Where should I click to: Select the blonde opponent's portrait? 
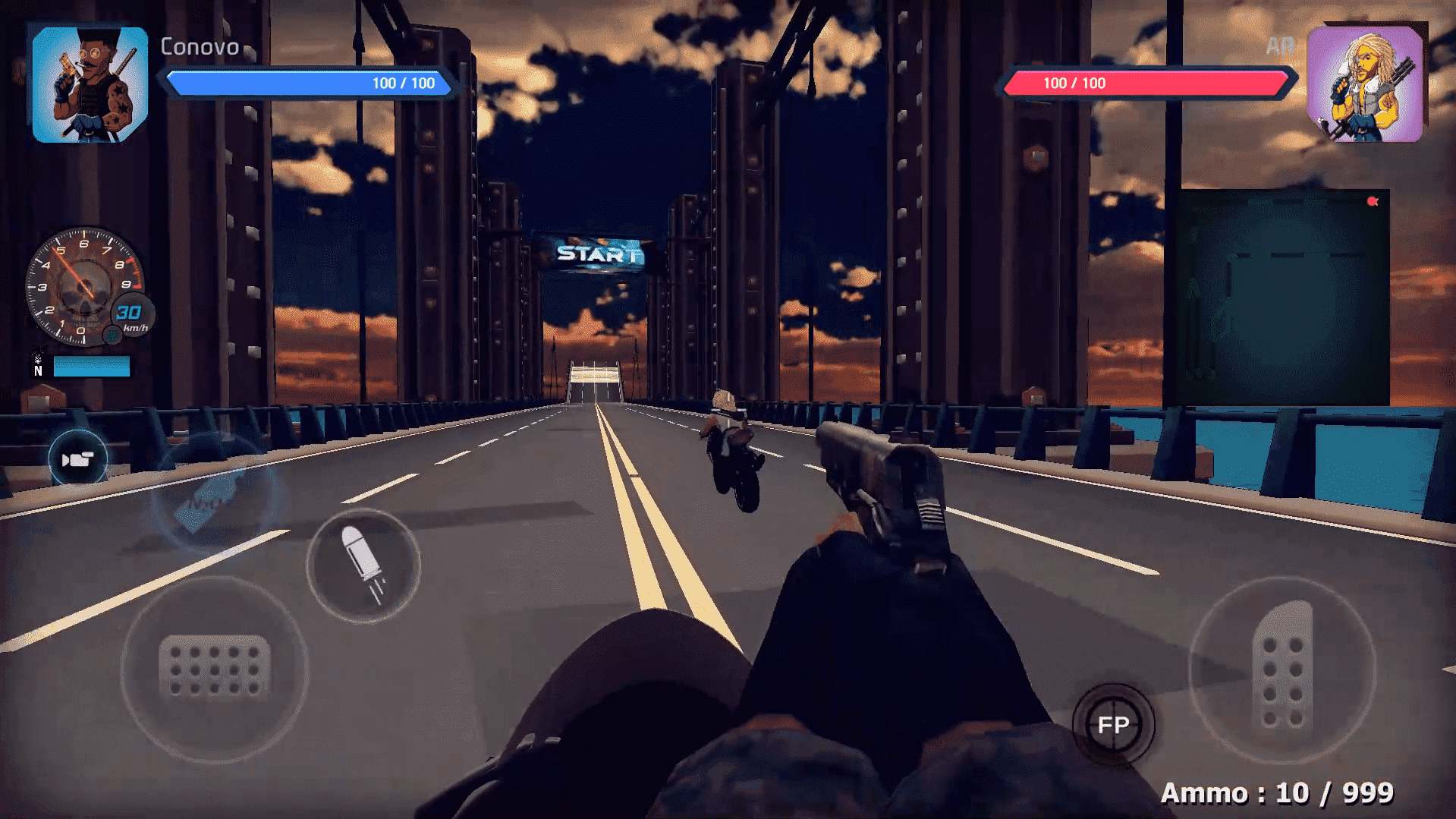[1365, 84]
